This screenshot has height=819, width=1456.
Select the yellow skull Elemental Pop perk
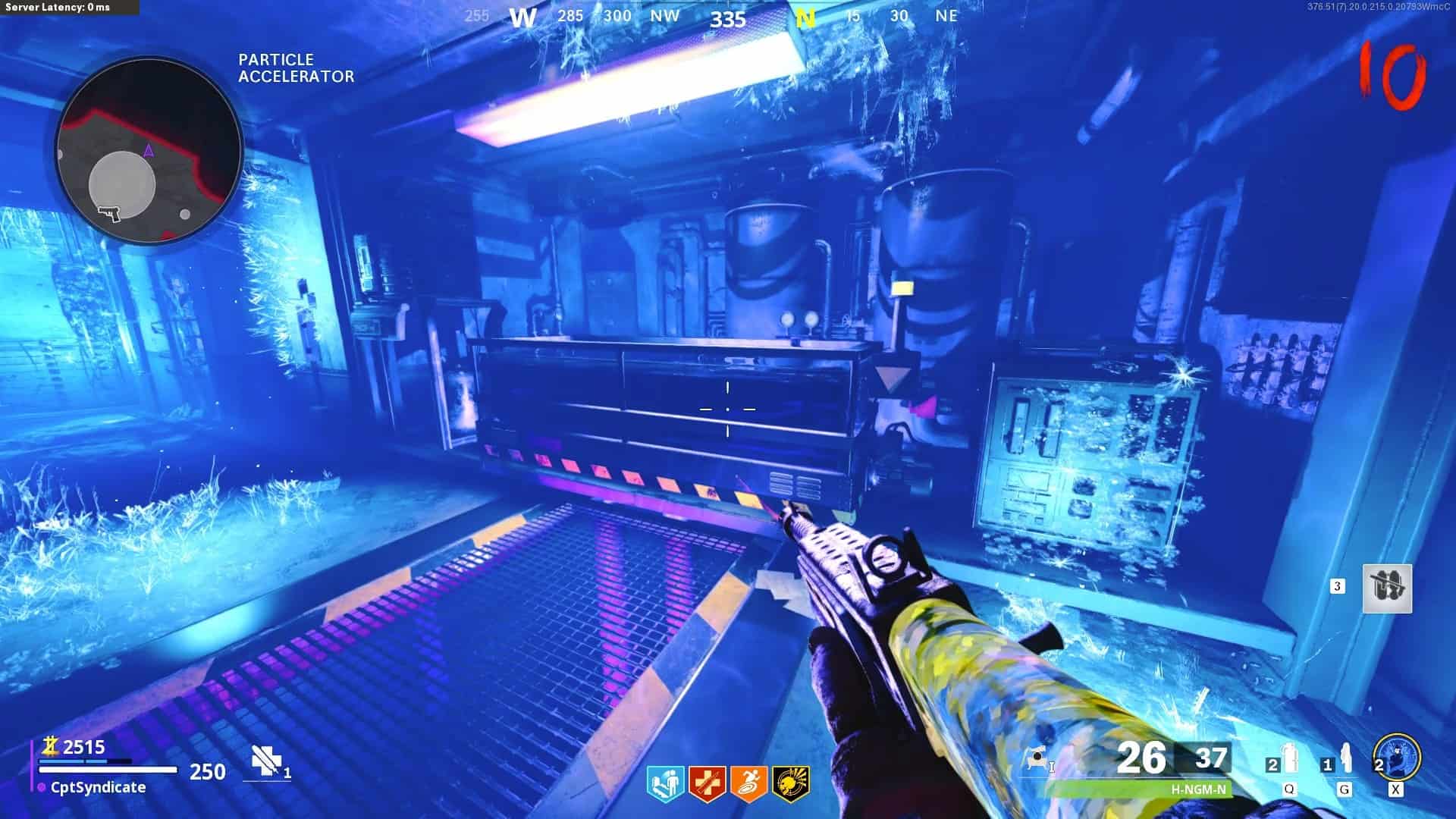coord(790,783)
